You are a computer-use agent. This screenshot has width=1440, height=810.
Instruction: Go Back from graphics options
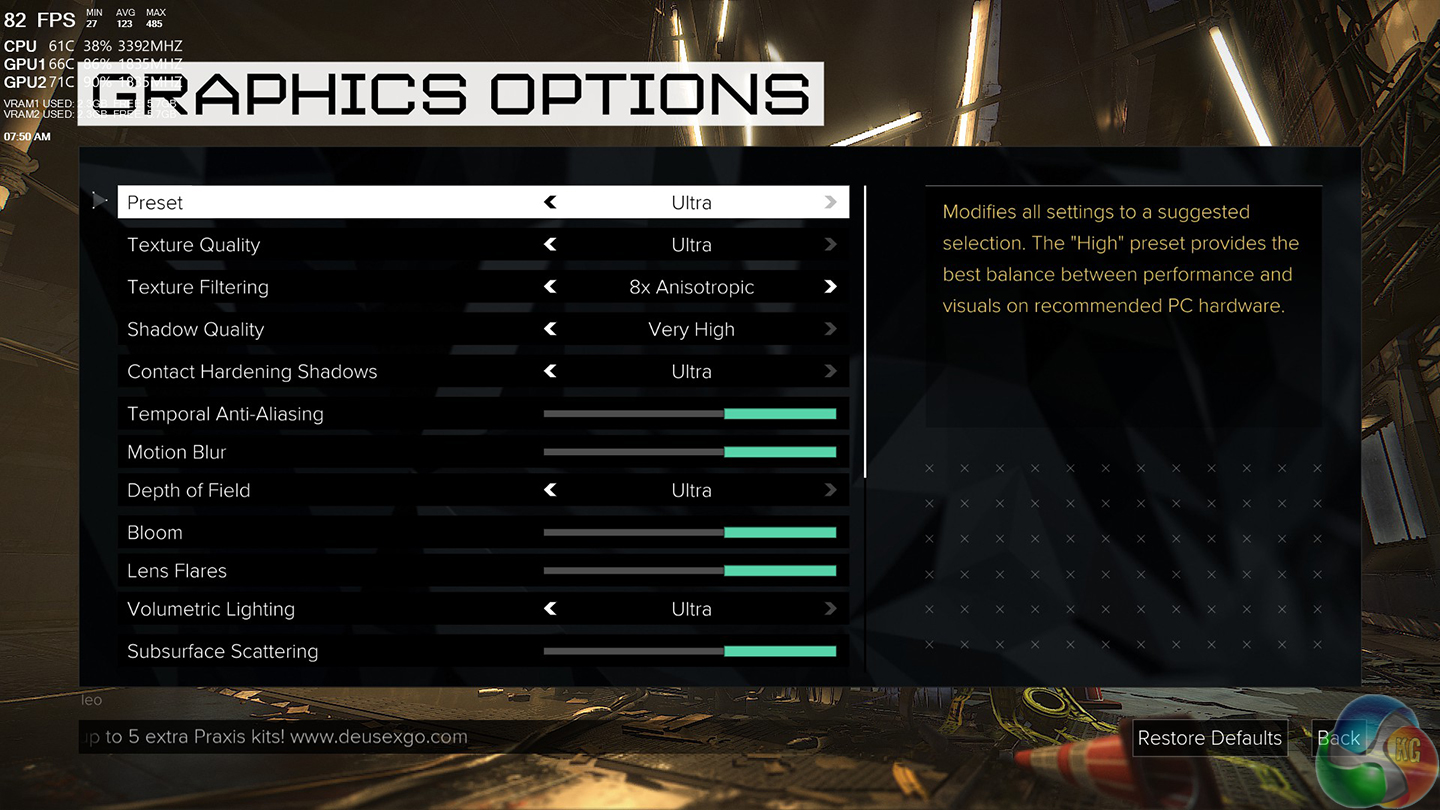pyautogui.click(x=1338, y=738)
